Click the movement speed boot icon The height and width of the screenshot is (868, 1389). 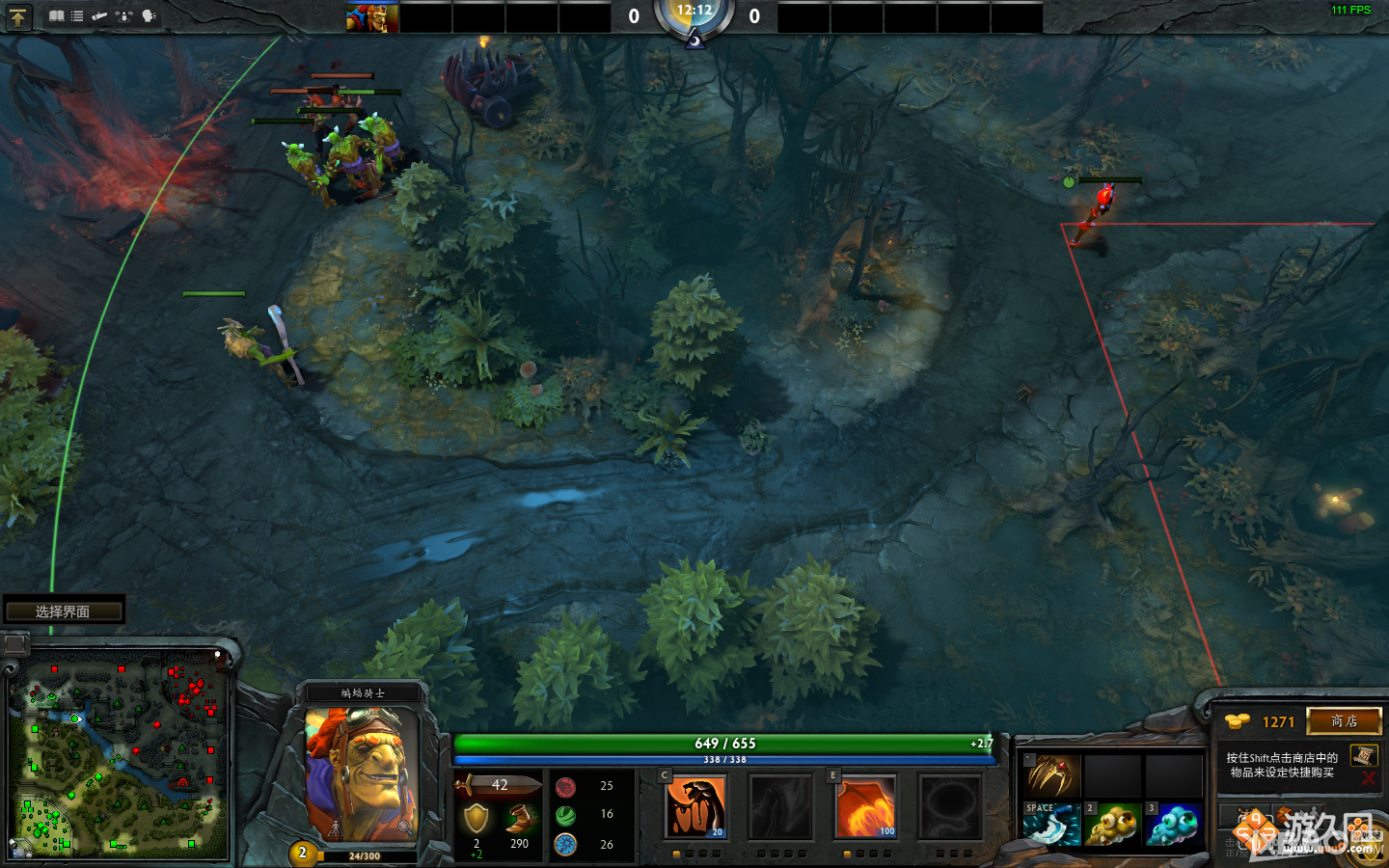click(519, 815)
